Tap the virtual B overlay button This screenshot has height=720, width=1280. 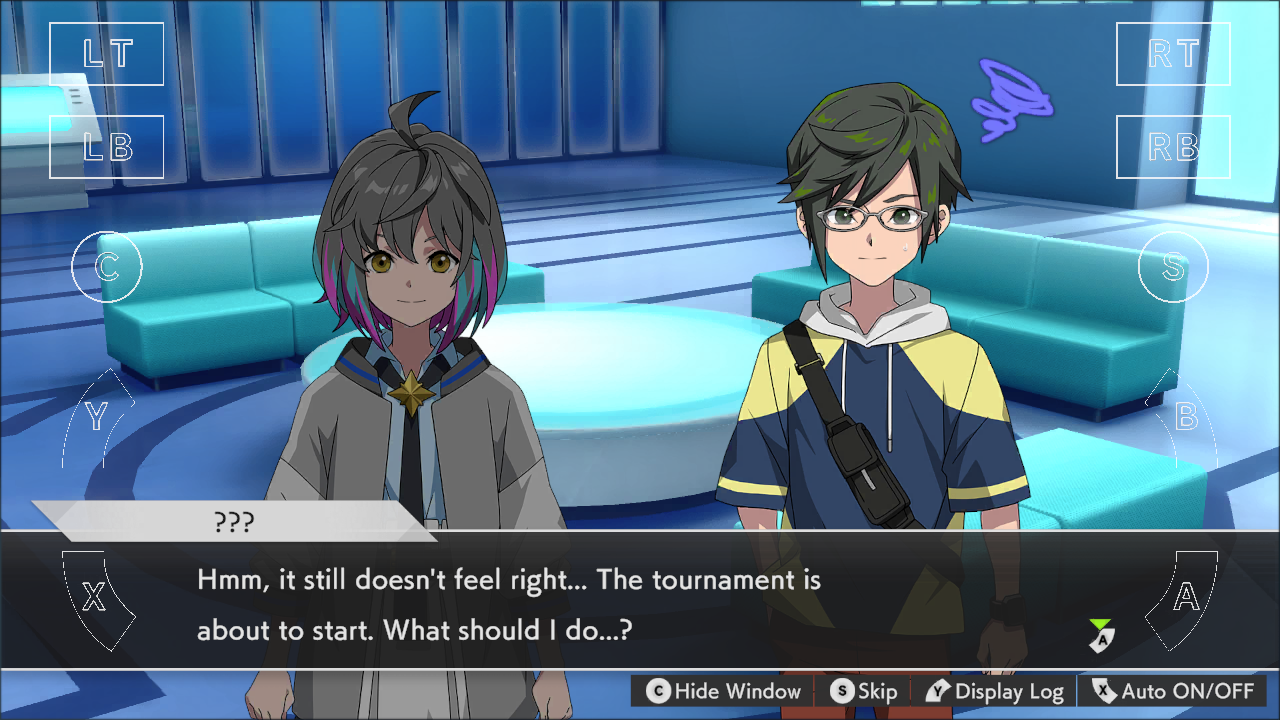coord(1184,418)
